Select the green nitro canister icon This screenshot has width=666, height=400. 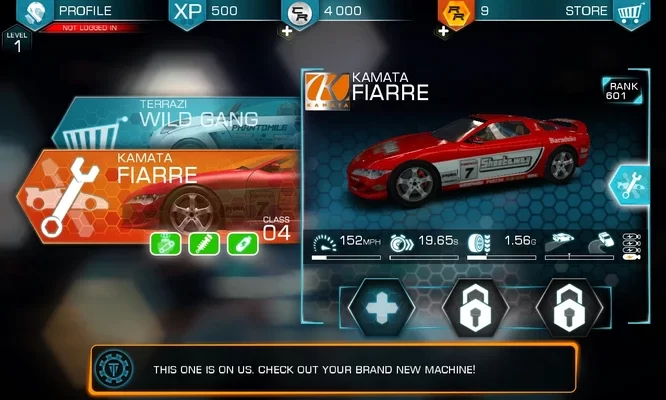pos(243,243)
